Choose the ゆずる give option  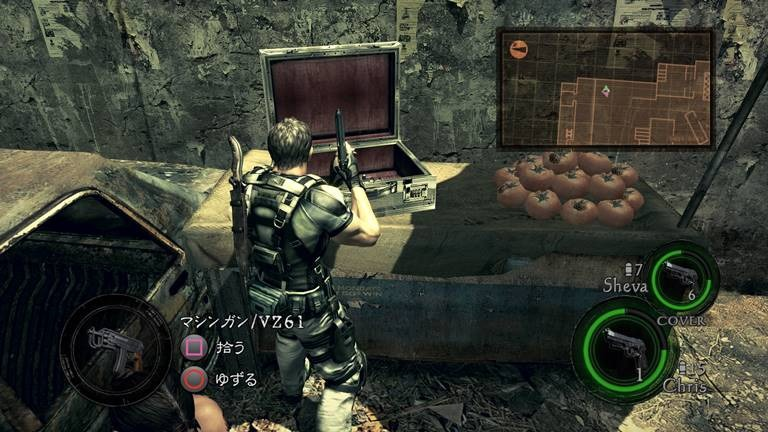click(195, 379)
